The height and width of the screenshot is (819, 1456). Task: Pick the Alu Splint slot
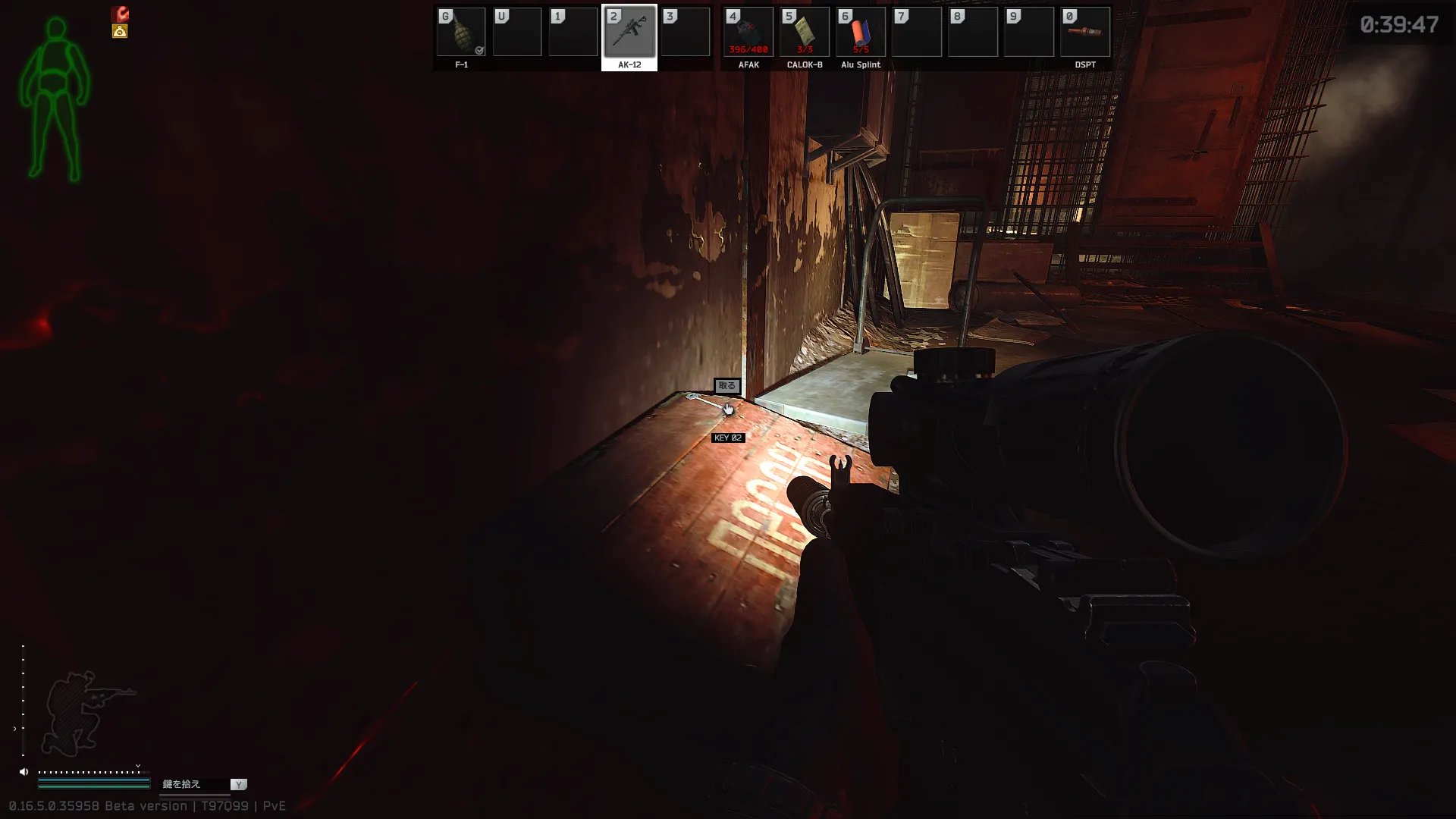tap(860, 33)
